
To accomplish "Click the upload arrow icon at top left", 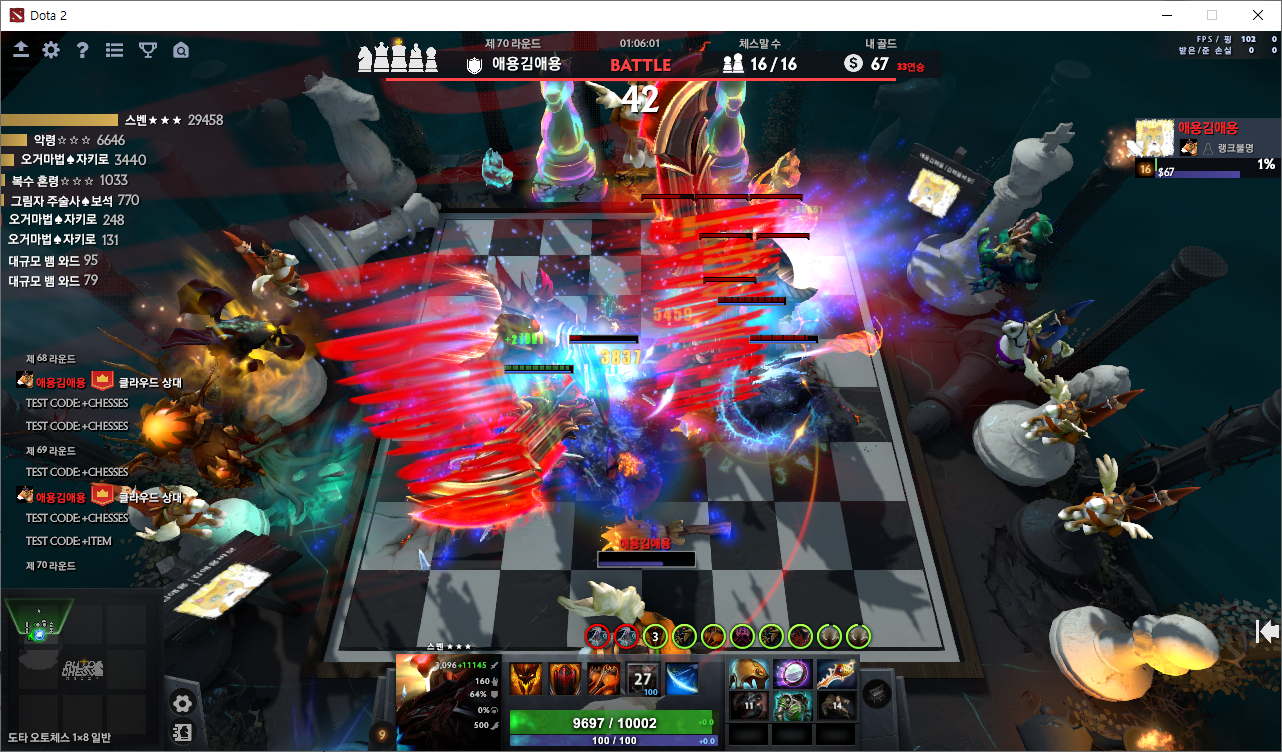I will point(21,50).
